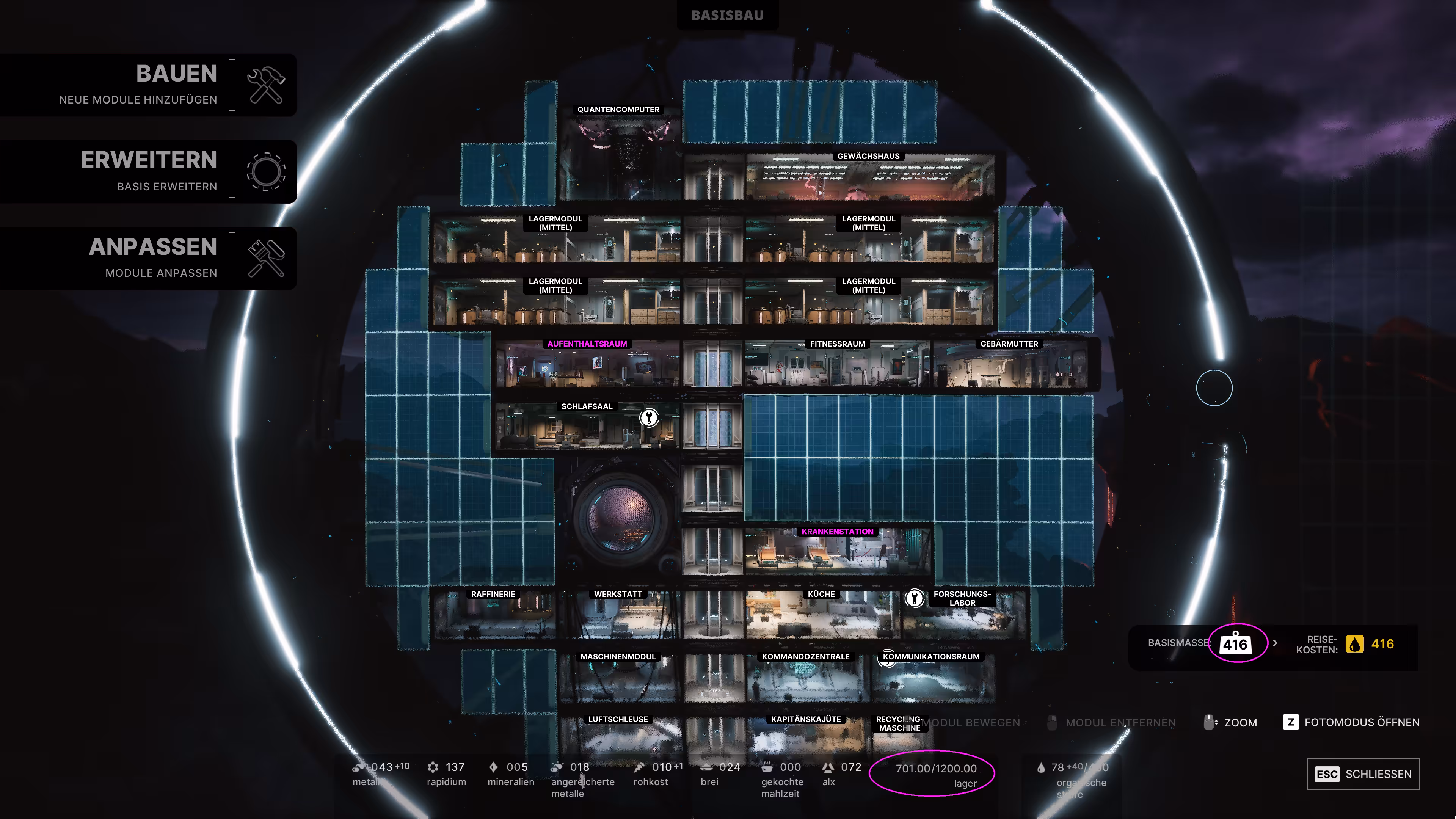The image size is (1456, 819).
Task: Close the base screen with Schliessen
Action: point(1363,774)
